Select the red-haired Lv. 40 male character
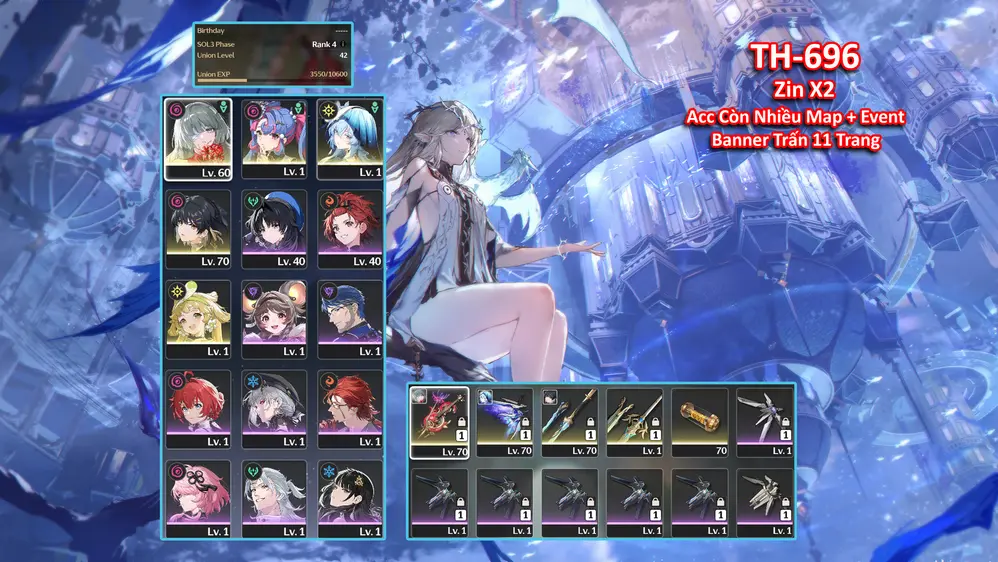The width and height of the screenshot is (998, 562). point(350,228)
